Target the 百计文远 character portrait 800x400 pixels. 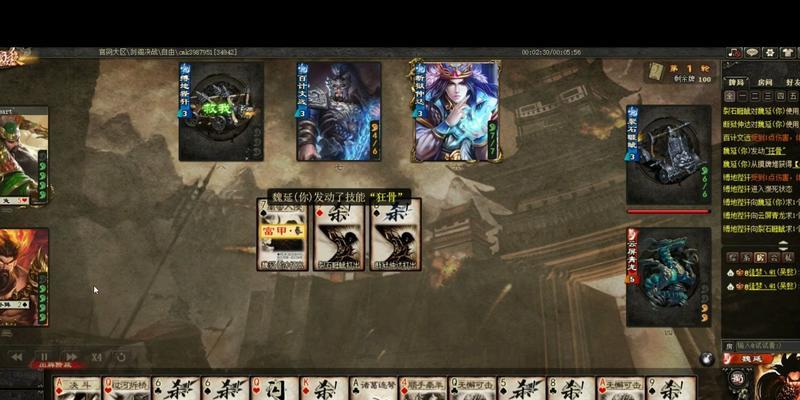(338, 111)
